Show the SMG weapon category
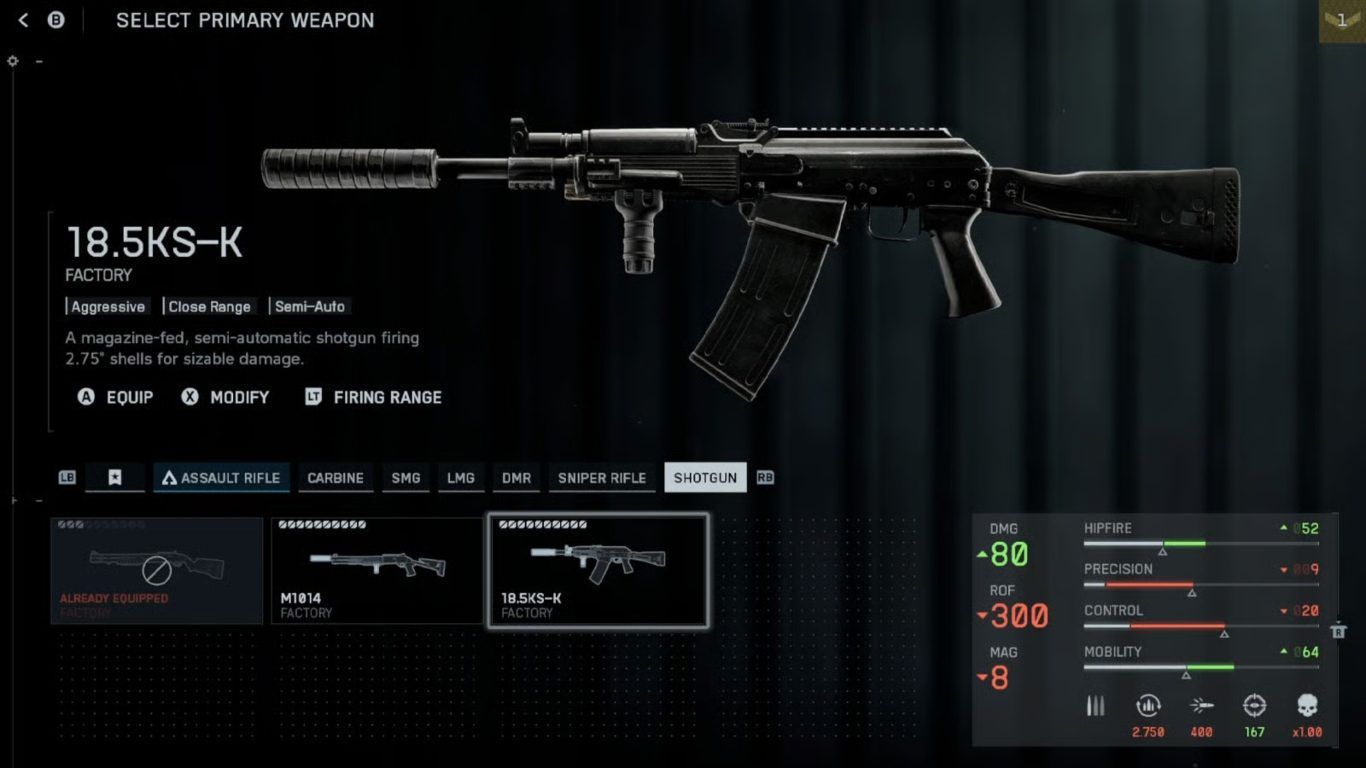Viewport: 1366px width, 768px height. tap(405, 478)
